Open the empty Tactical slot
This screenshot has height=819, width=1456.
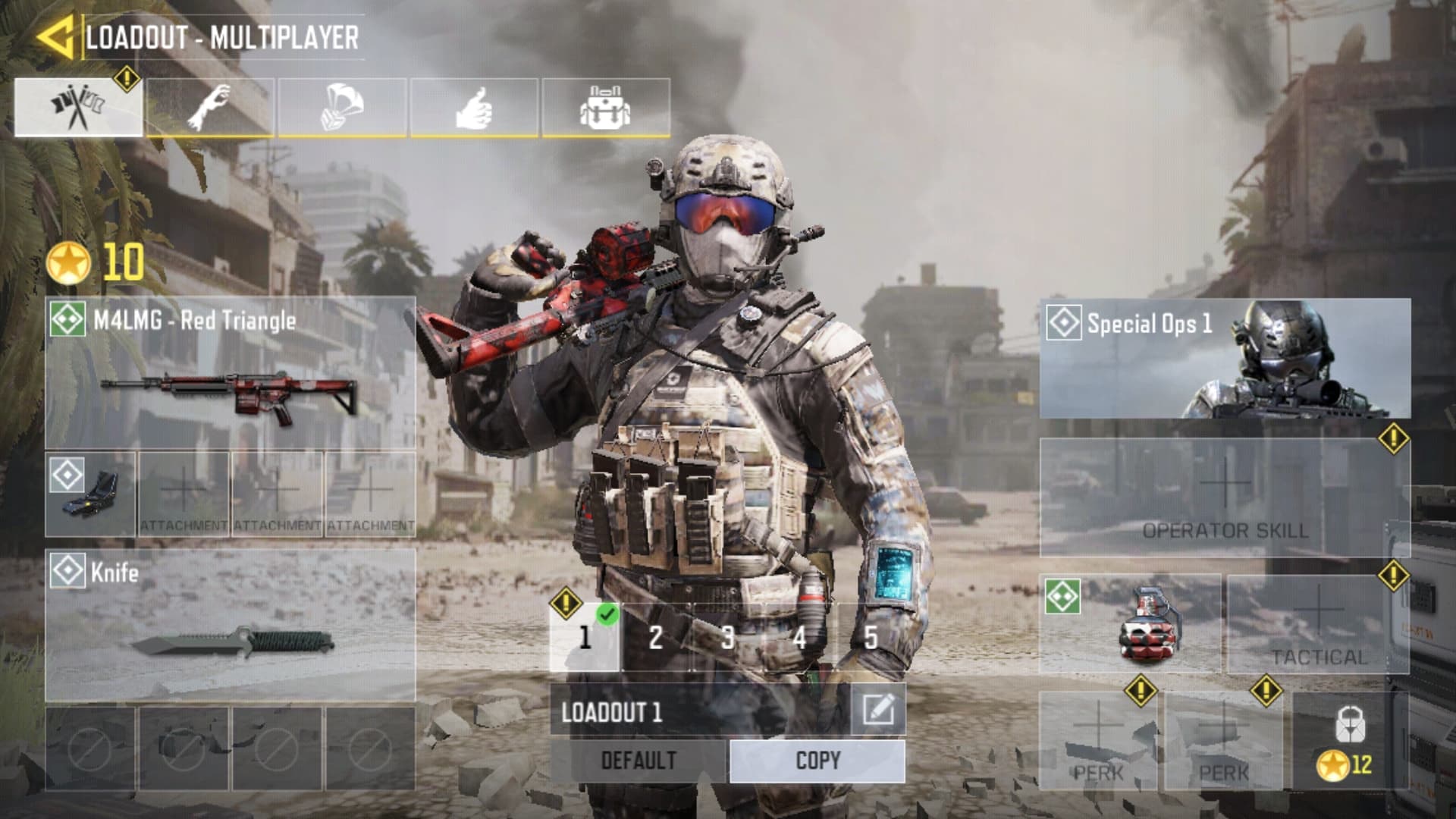point(1318,624)
